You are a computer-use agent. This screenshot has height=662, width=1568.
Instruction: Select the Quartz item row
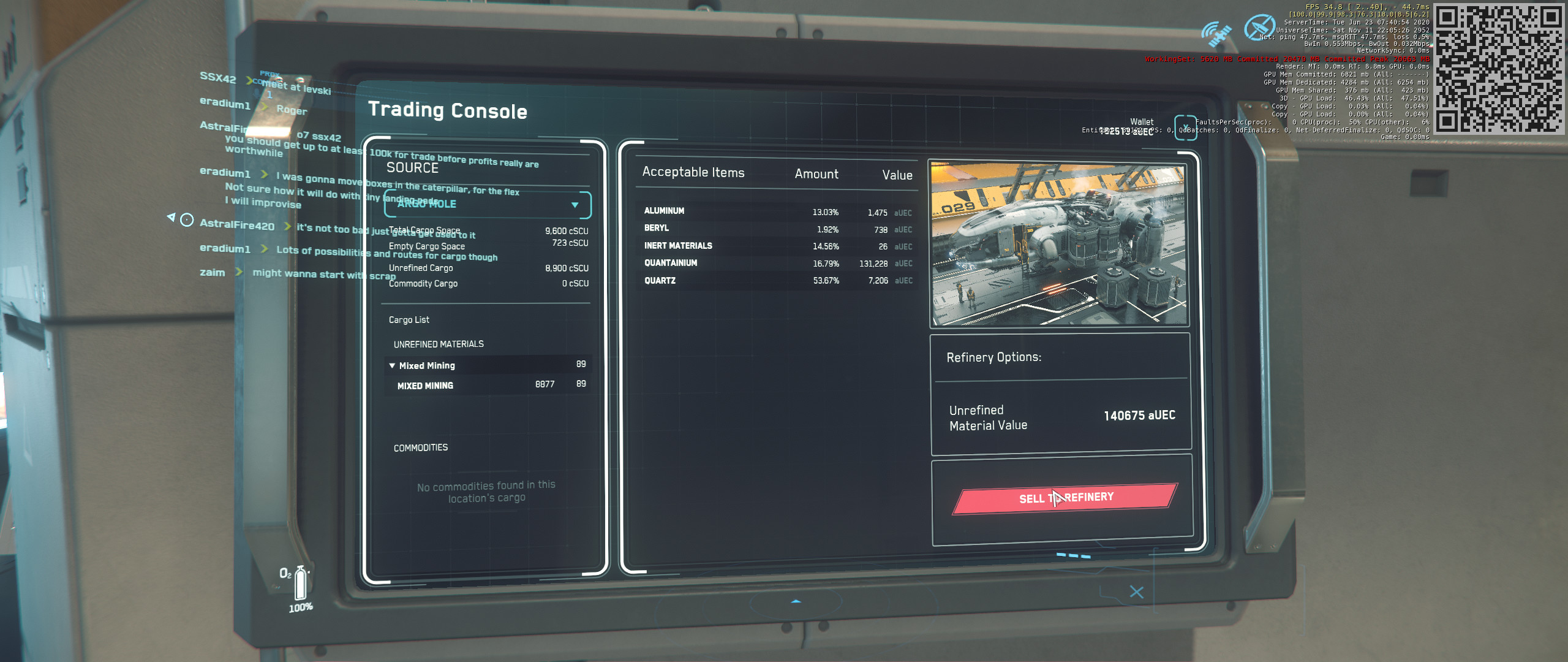pos(777,280)
